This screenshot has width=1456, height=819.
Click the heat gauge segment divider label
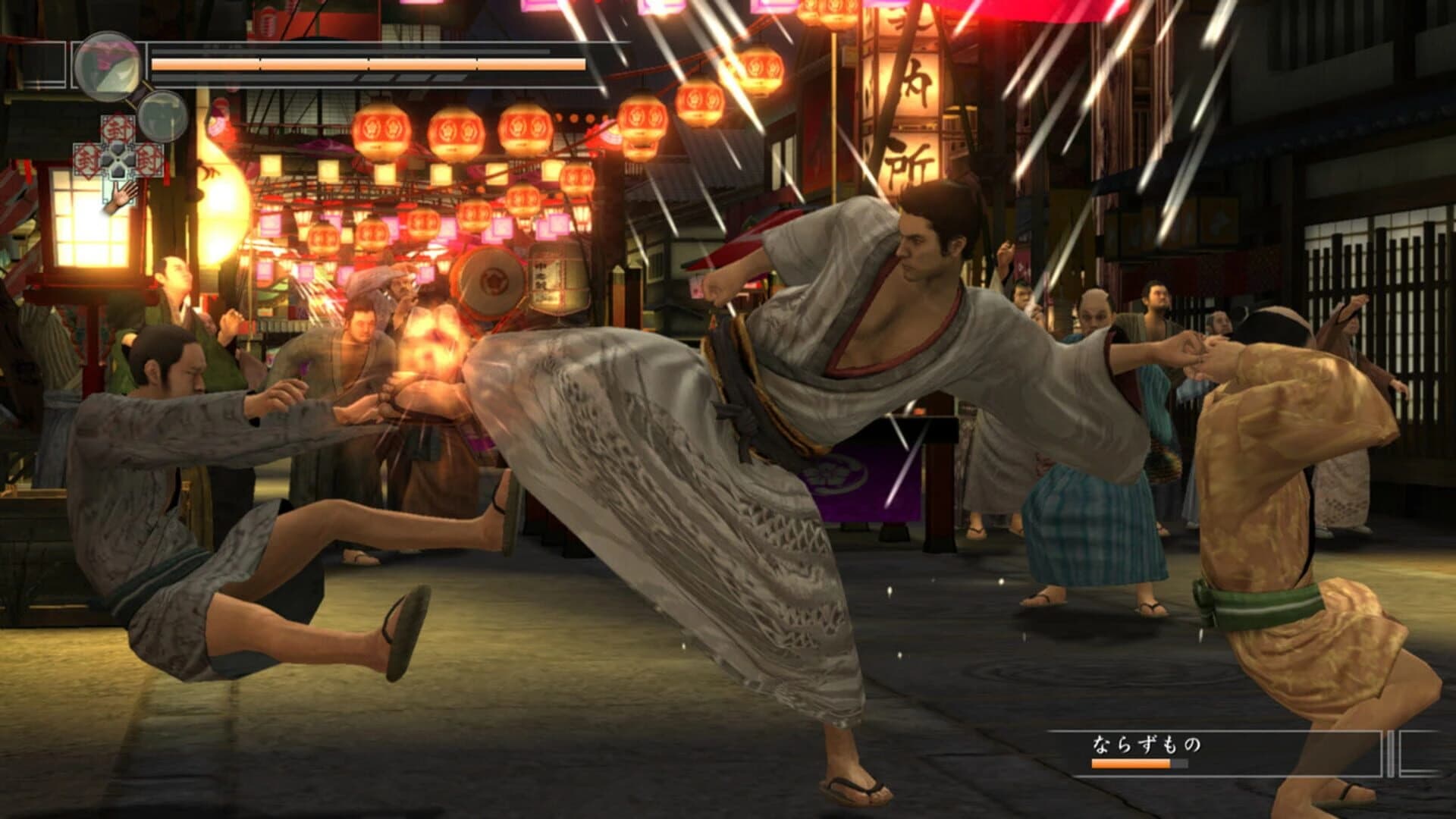pos(260,64)
